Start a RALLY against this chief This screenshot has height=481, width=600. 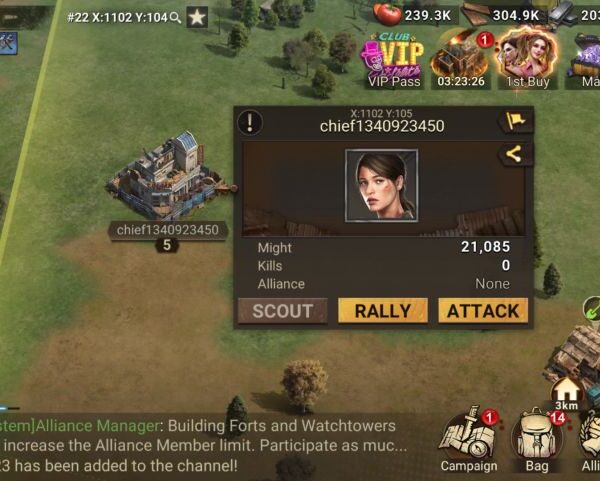pyautogui.click(x=383, y=311)
